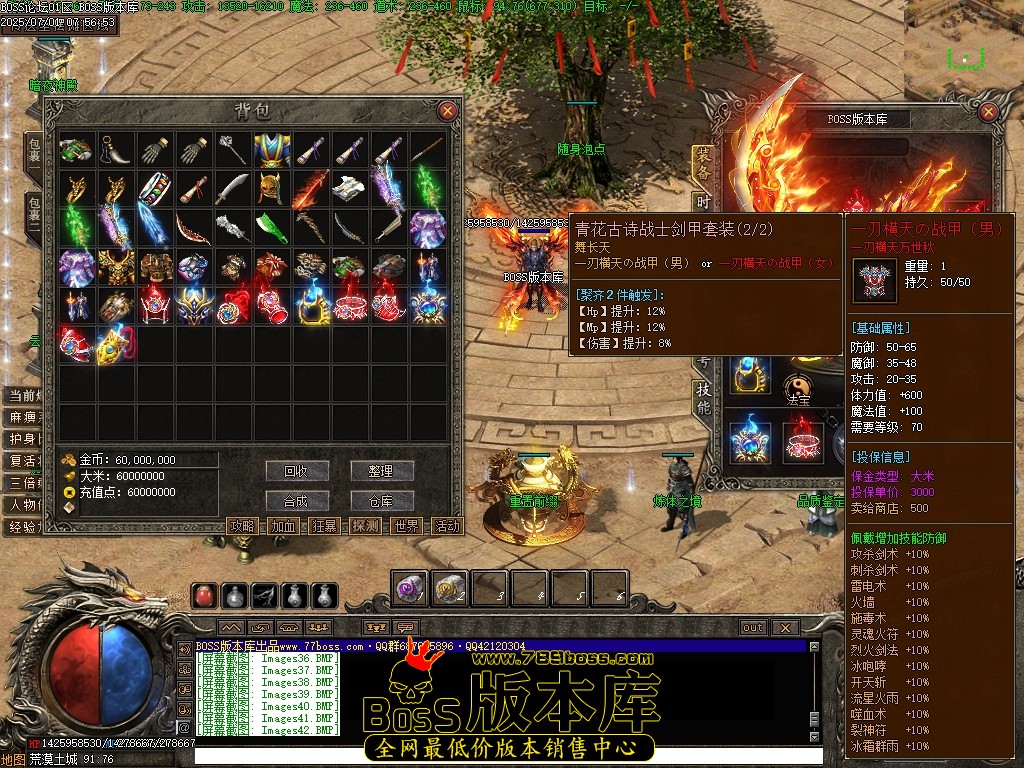Switch to the 攻略 tab
This screenshot has width=1024, height=768.
tap(243, 526)
